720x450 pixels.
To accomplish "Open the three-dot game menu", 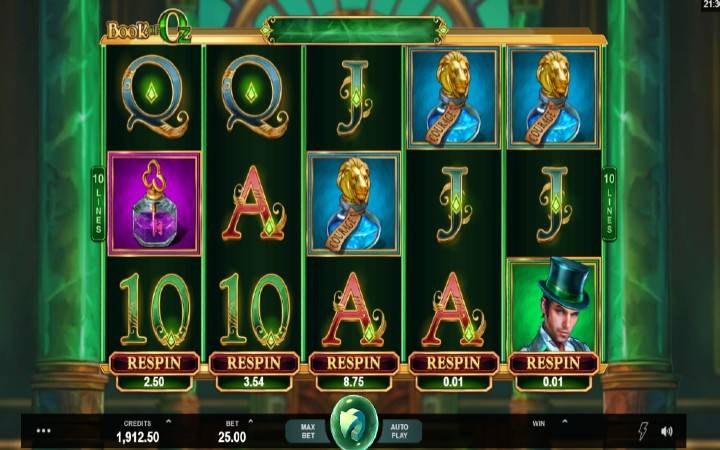I will (43, 432).
